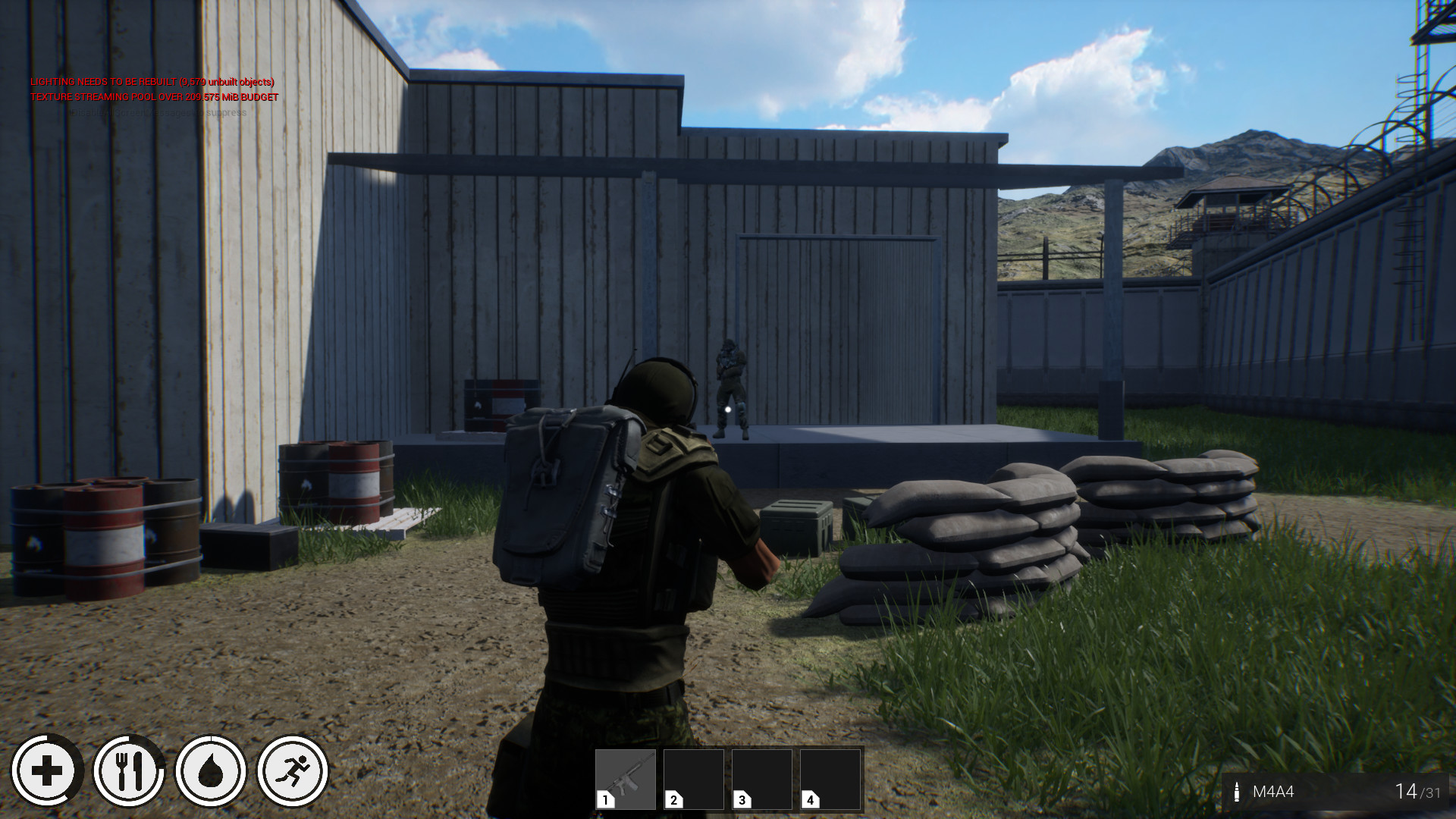
Task: Select empty hotbar slot 3
Action: (761, 780)
